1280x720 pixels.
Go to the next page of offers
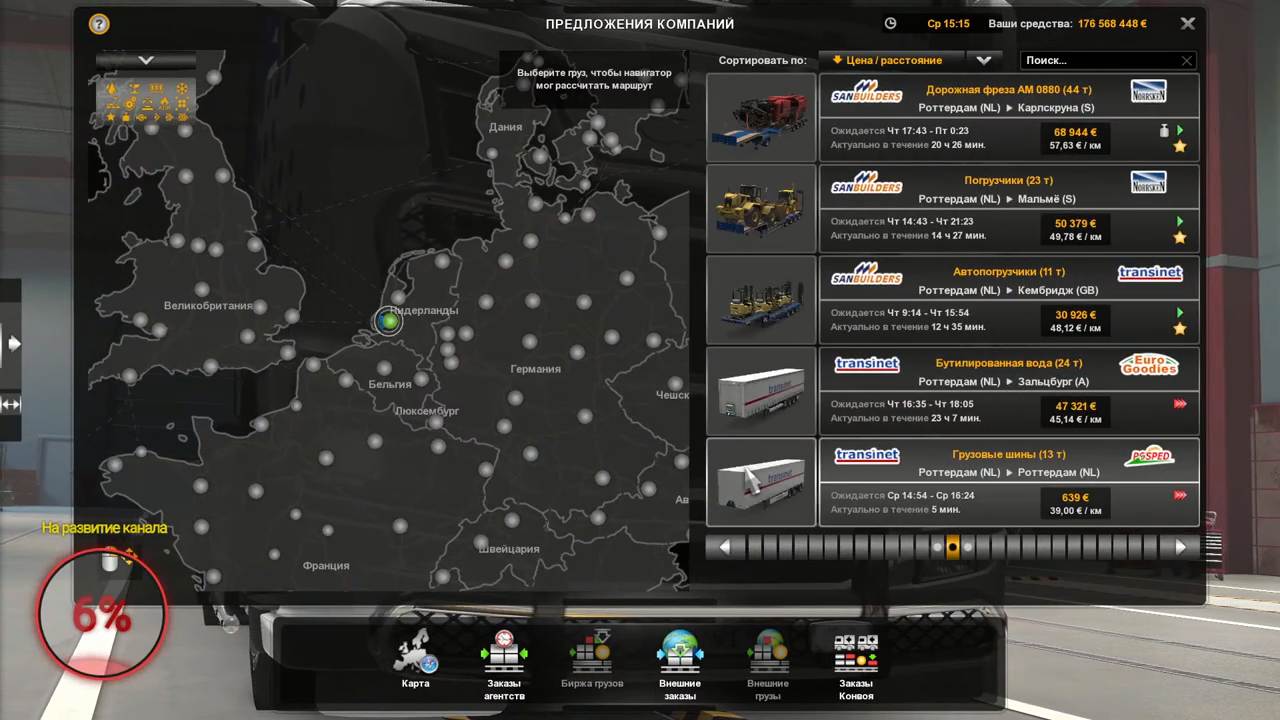1180,547
